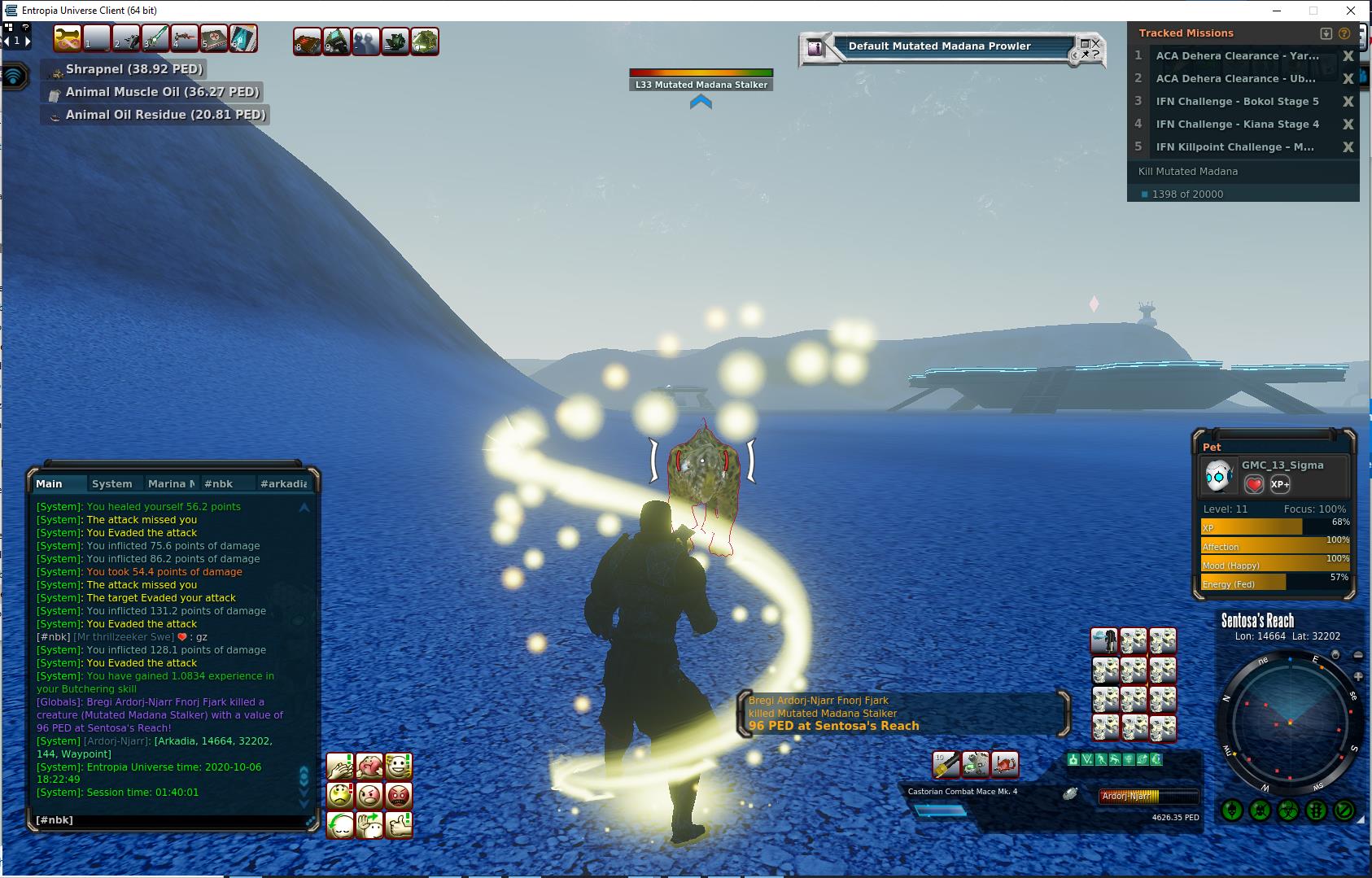Viewport: 1372px width, 878px height.
Task: Close the Entropia Universe Client window
Action: click(1352, 11)
